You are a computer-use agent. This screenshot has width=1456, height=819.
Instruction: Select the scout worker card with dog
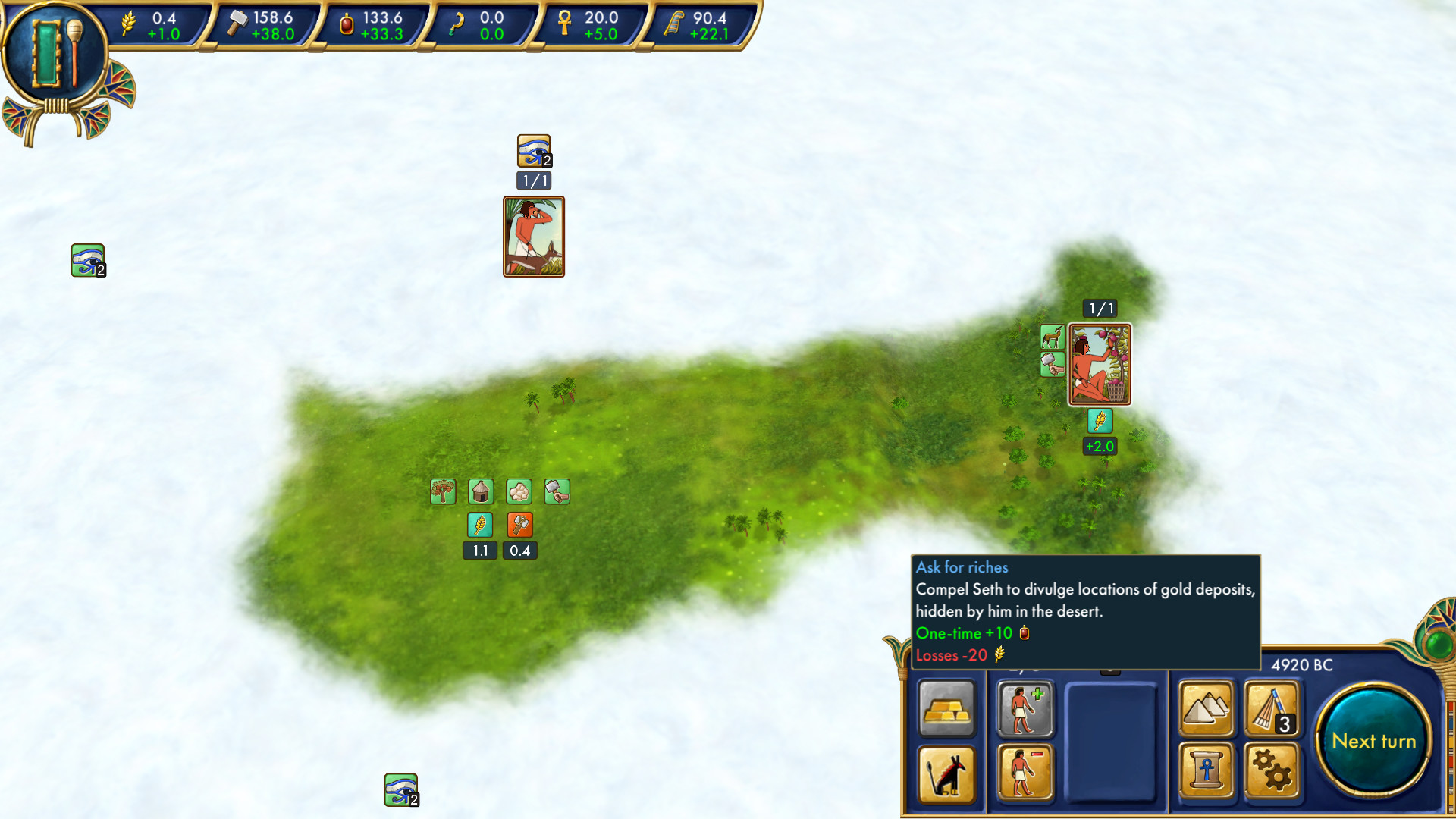(x=533, y=237)
